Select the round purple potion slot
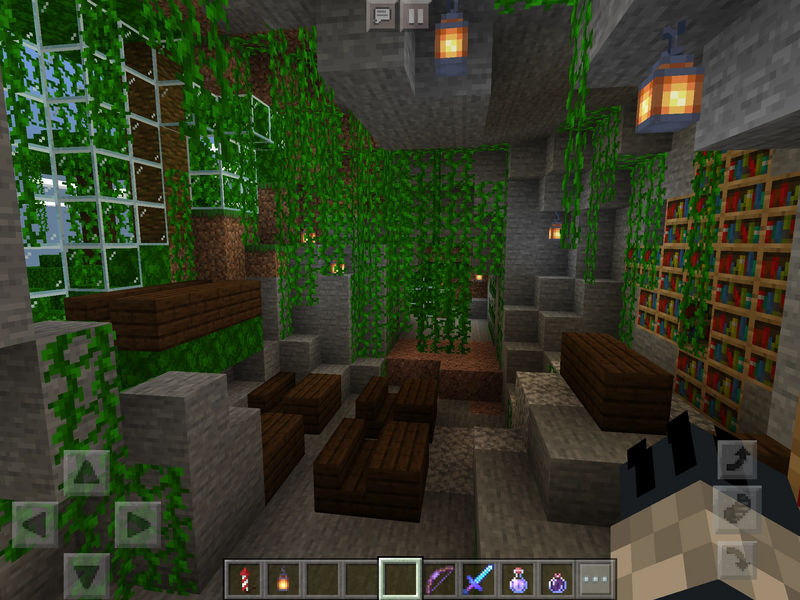This screenshot has height=600, width=800. point(557,579)
